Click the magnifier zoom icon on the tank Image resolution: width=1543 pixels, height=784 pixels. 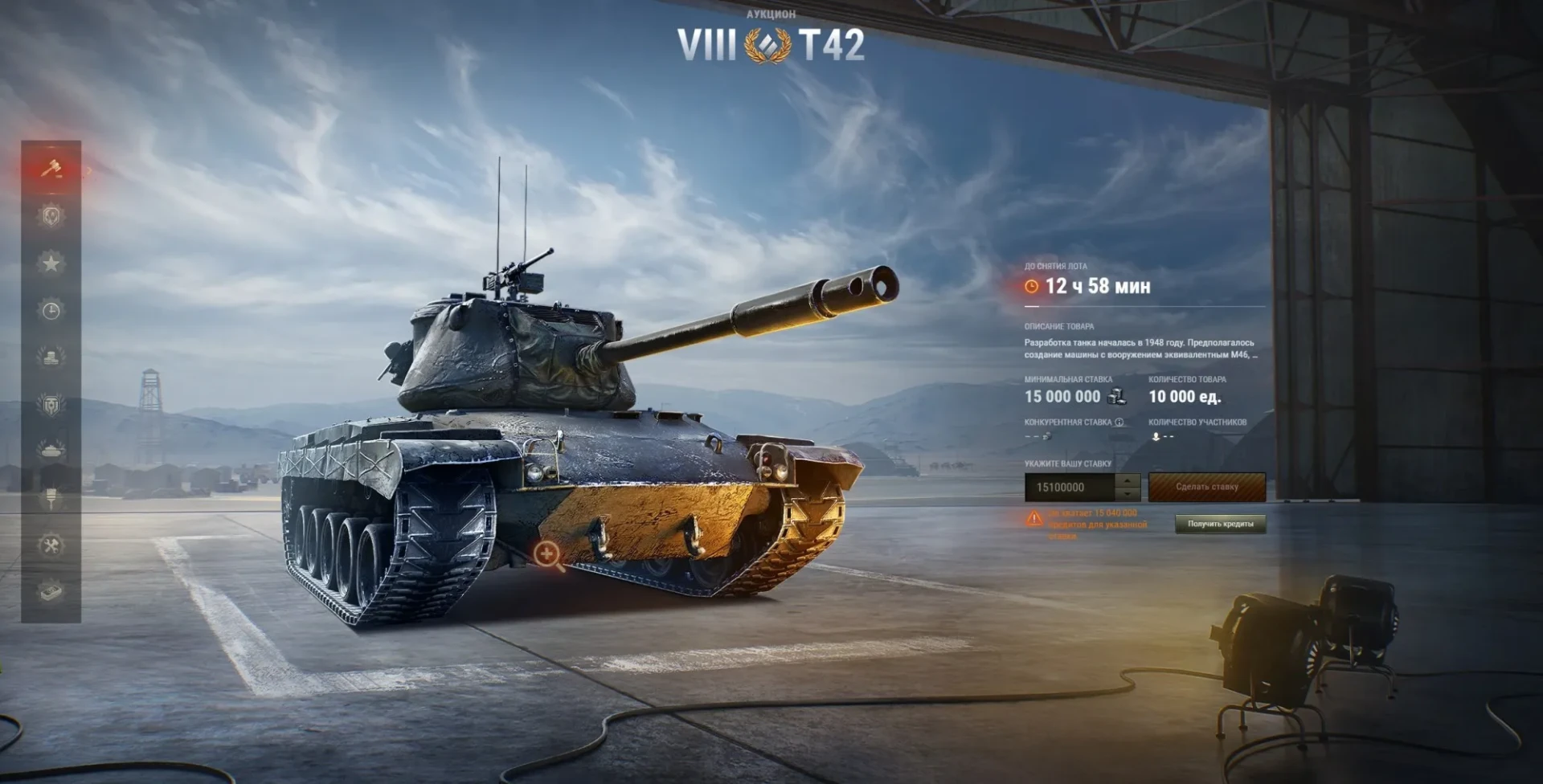click(547, 553)
